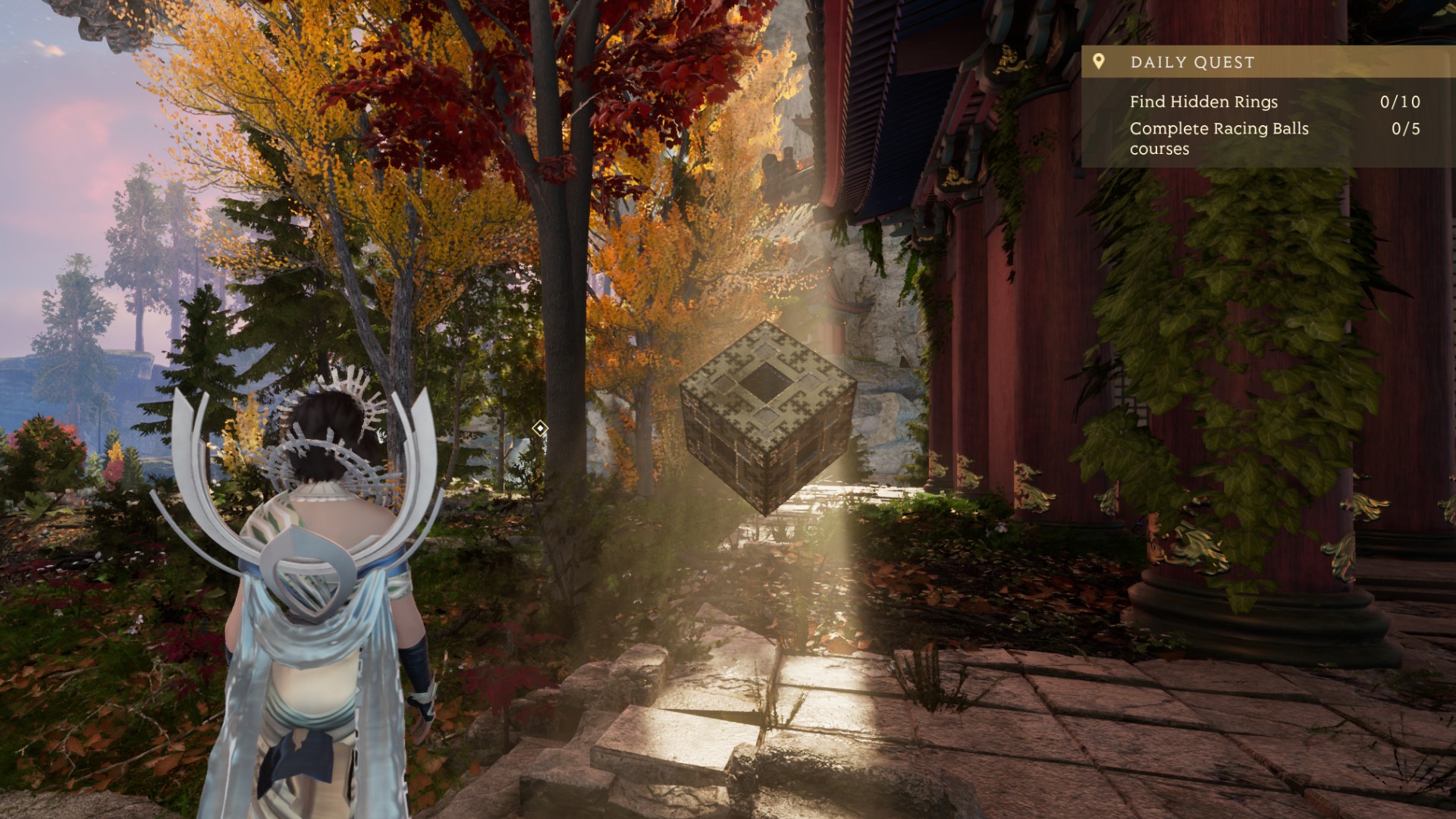Open the Daily Quest tracker header
This screenshot has width=1456, height=819.
point(1192,62)
